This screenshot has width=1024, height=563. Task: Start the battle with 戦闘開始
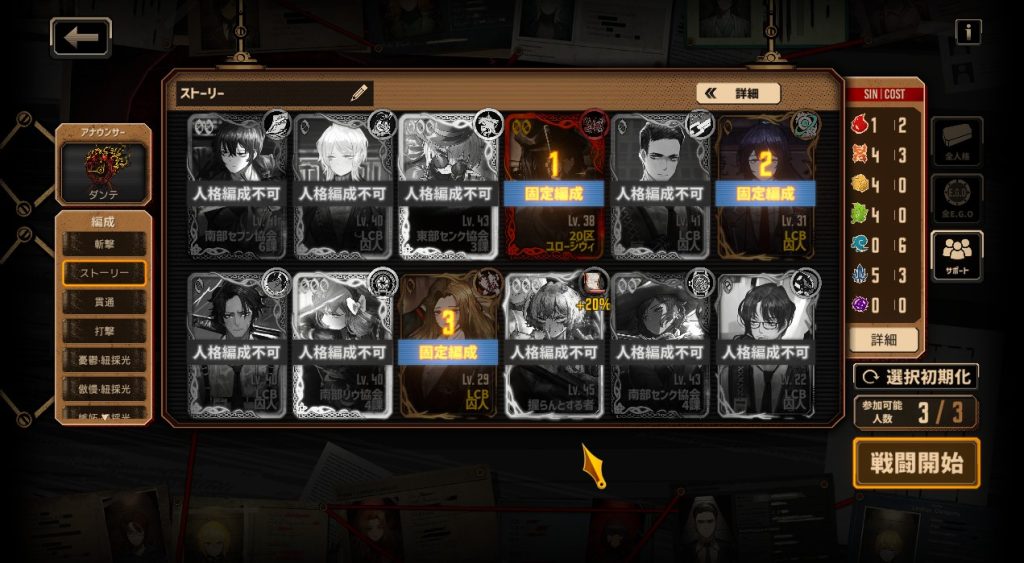tap(916, 463)
